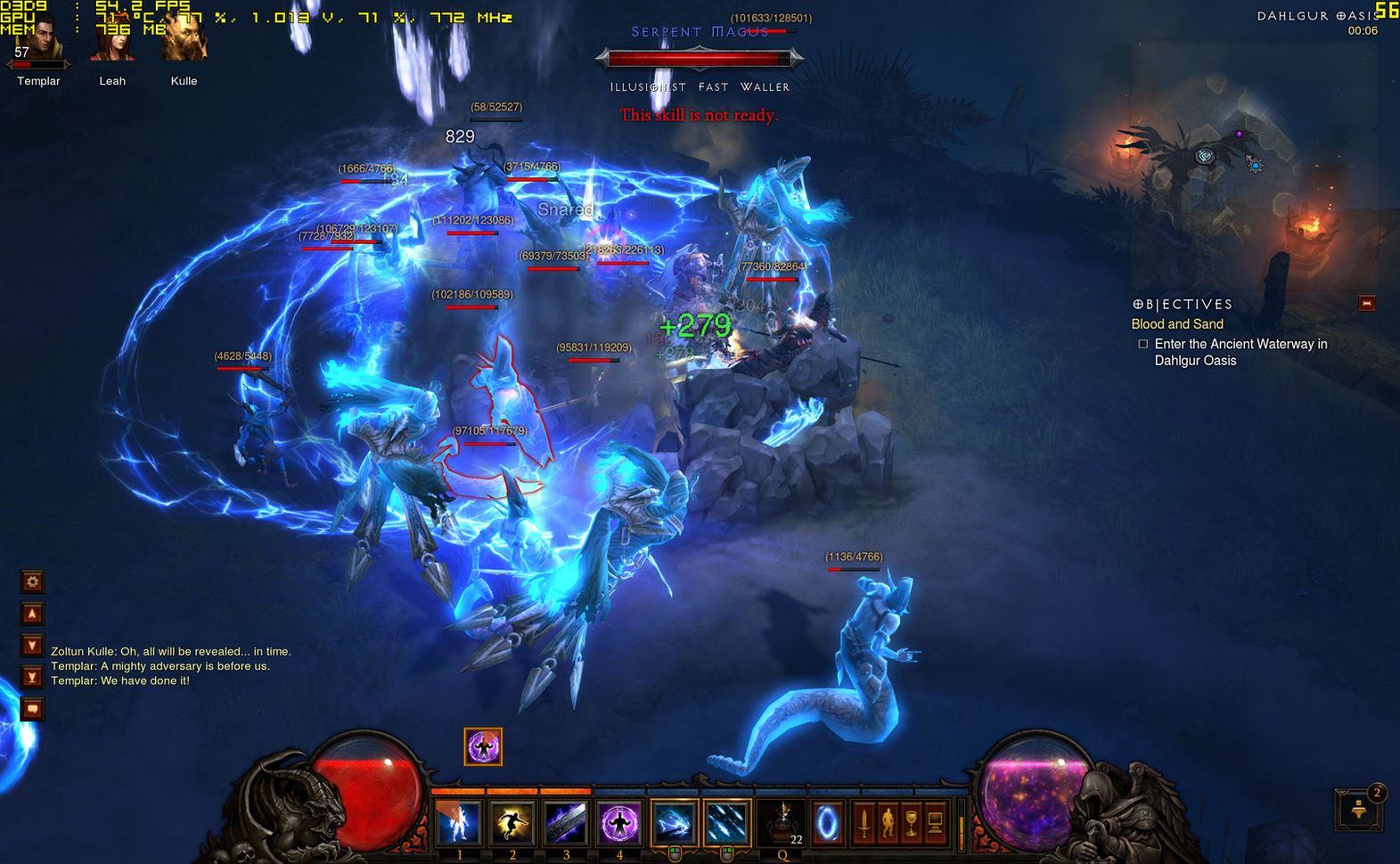
Task: Select the frozen shards right-mouse skill icon
Action: pos(727,824)
